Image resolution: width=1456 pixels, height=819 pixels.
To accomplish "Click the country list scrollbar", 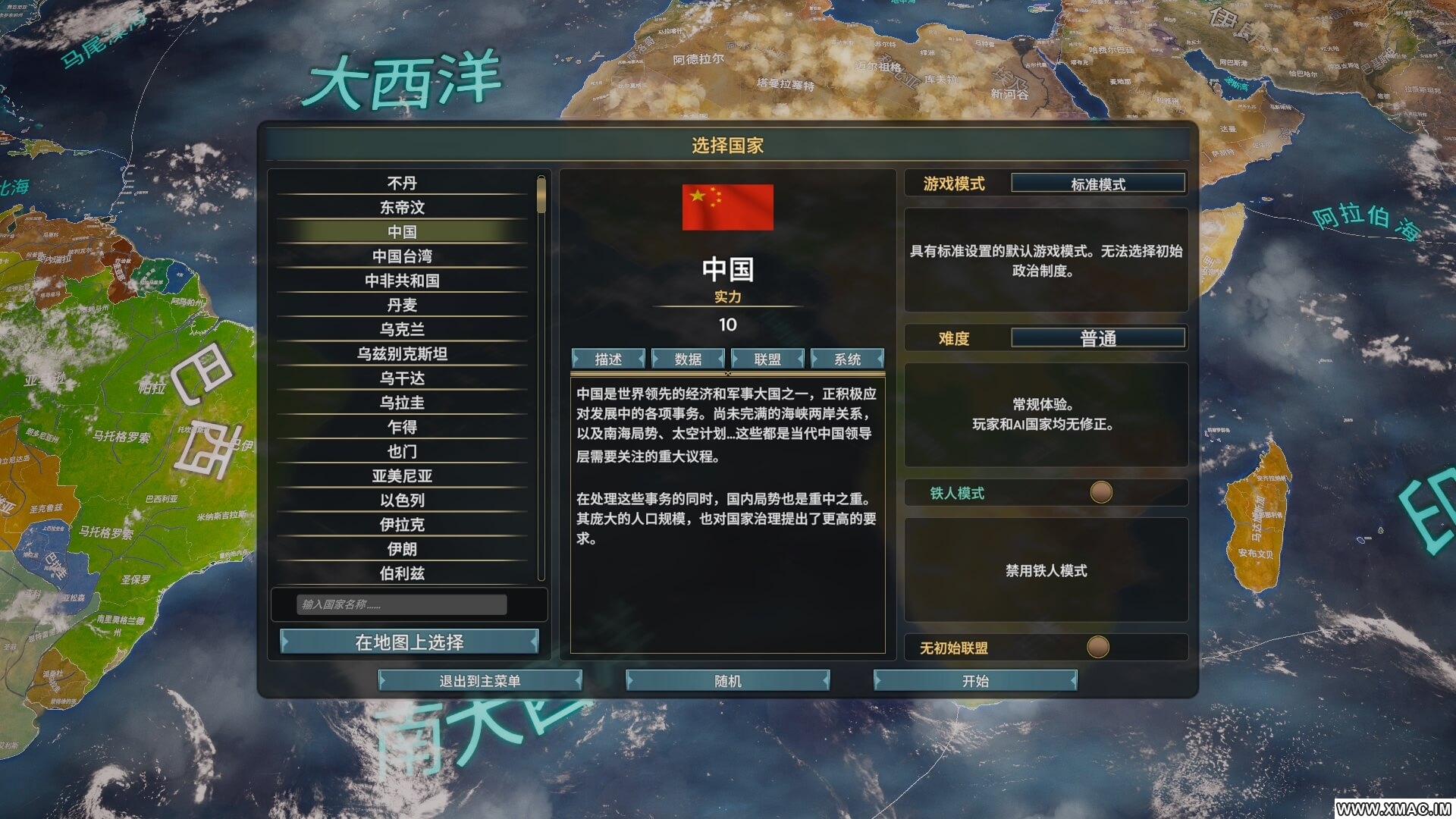I will pos(541,379).
